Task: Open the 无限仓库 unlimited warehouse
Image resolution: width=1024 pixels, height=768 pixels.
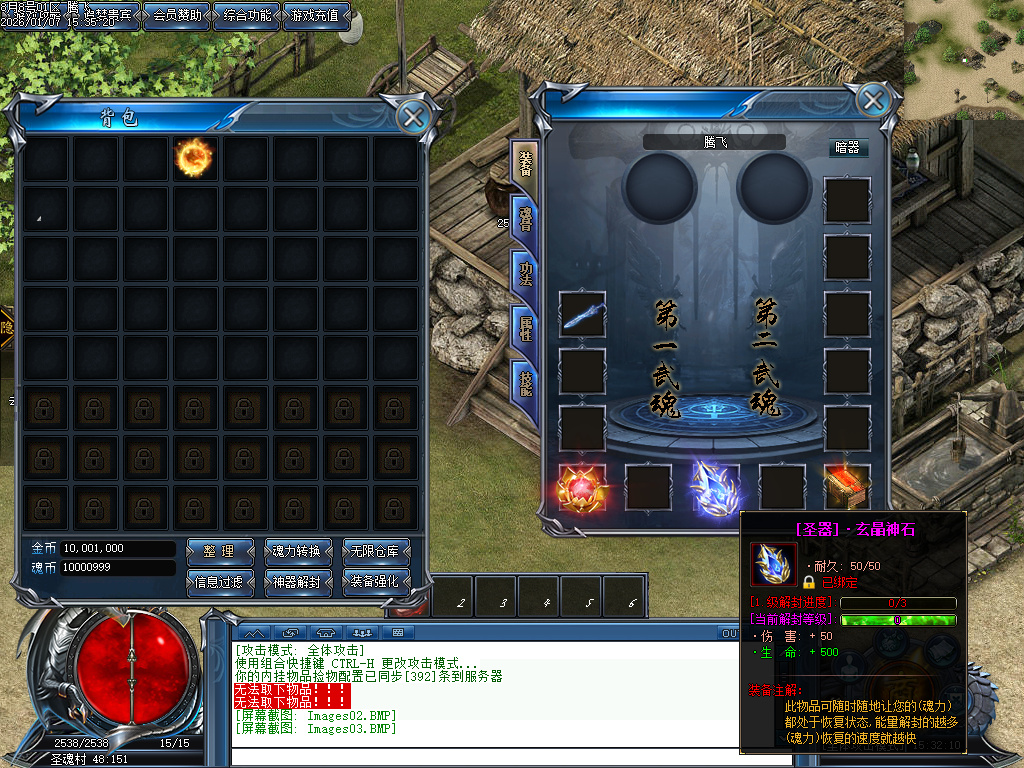Action: pos(376,551)
